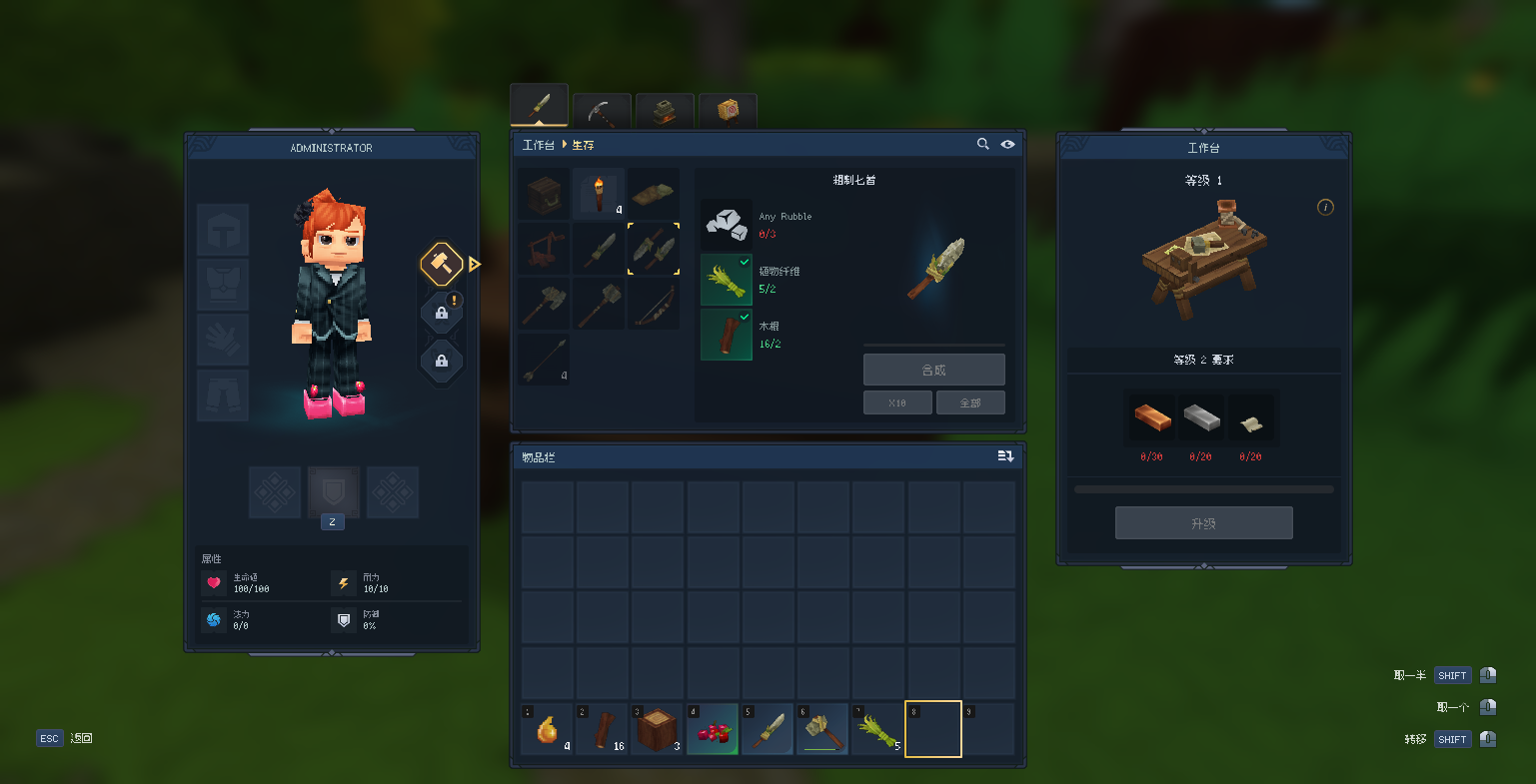Click the 升级 workbench upgrade button

click(1203, 523)
